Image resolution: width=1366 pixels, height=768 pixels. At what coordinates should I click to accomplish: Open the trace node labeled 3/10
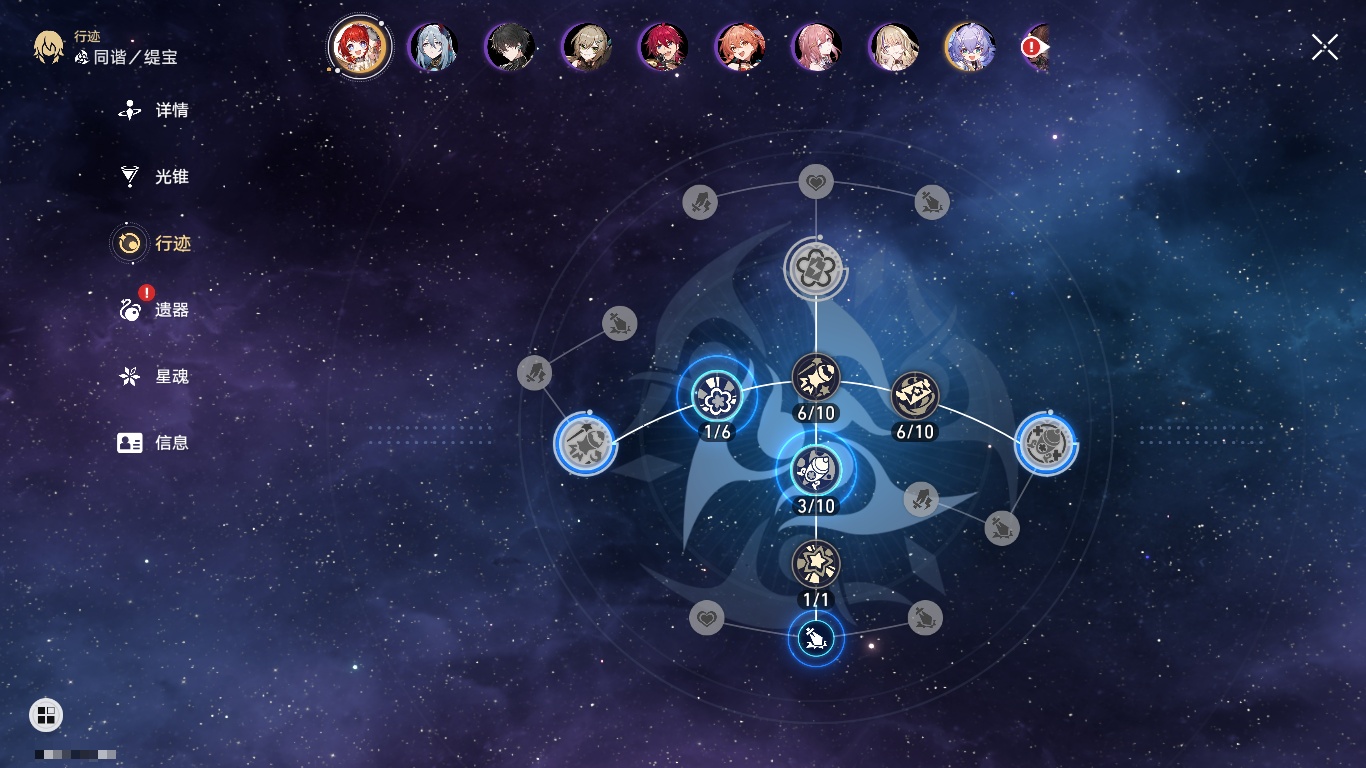(x=816, y=467)
